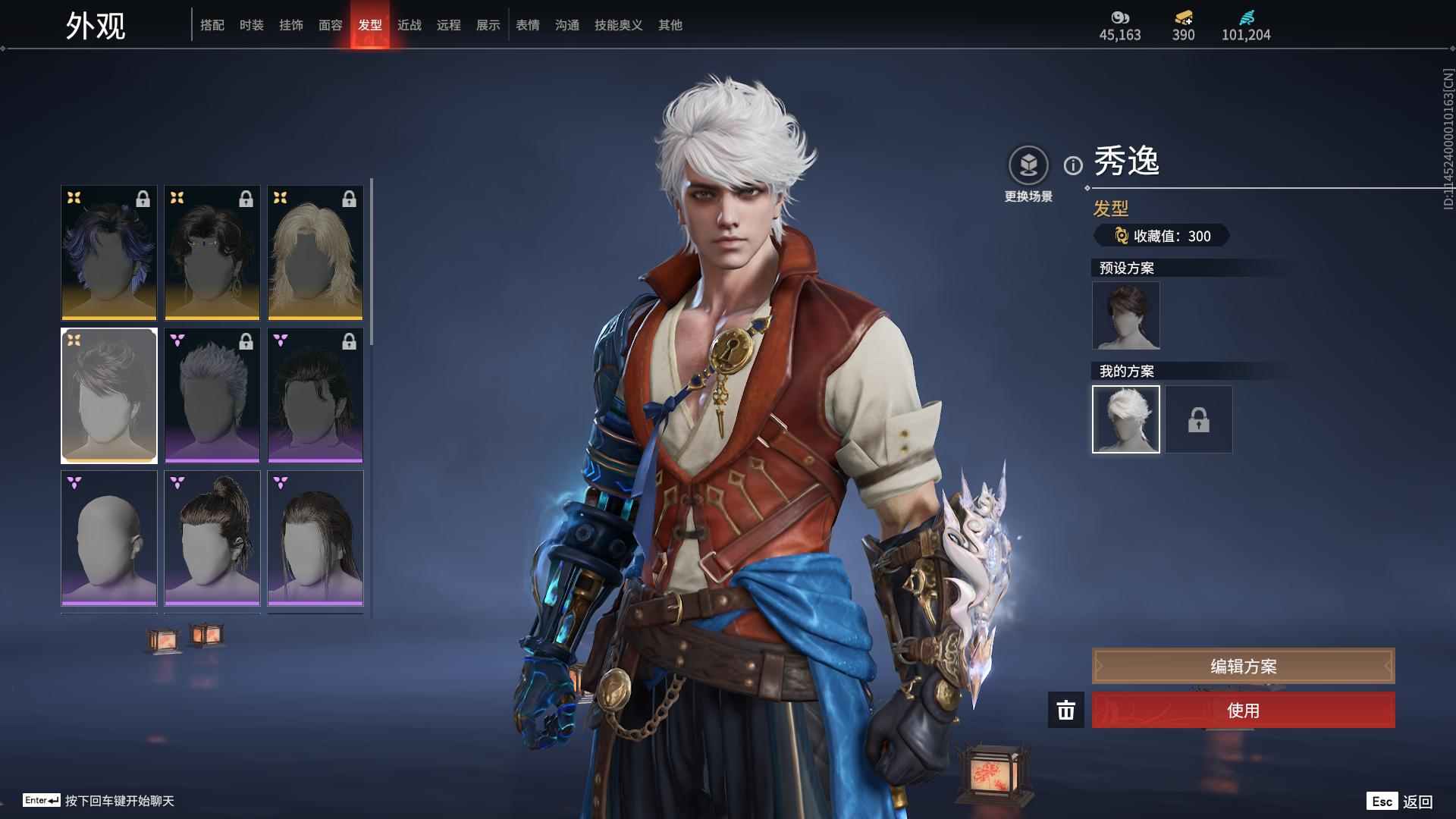The width and height of the screenshot is (1456, 819).
Task: Open the 时装 tab
Action: [251, 25]
